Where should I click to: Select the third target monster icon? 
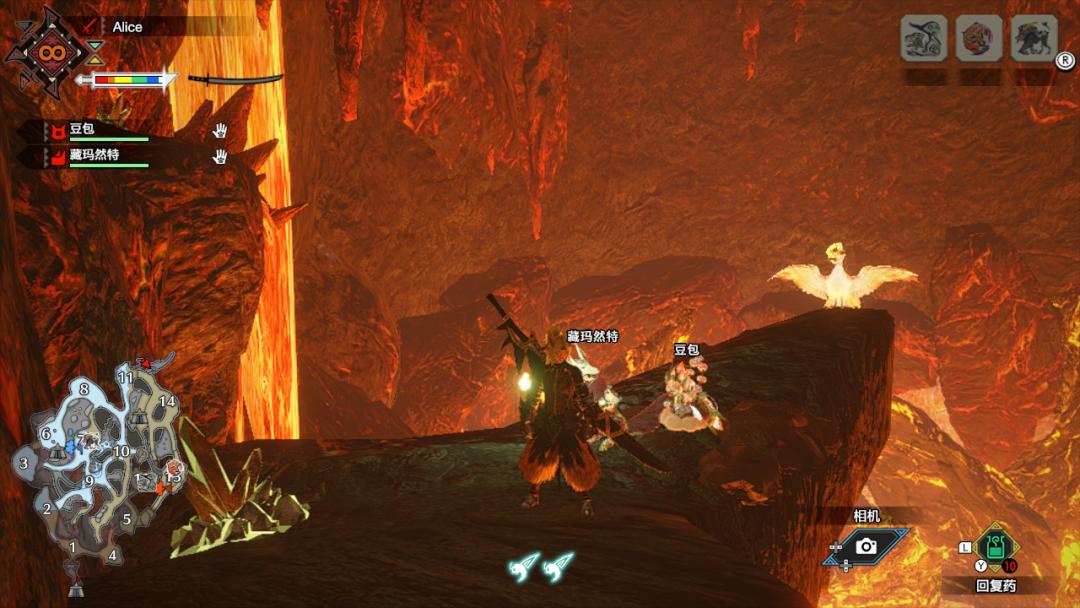(x=1033, y=40)
